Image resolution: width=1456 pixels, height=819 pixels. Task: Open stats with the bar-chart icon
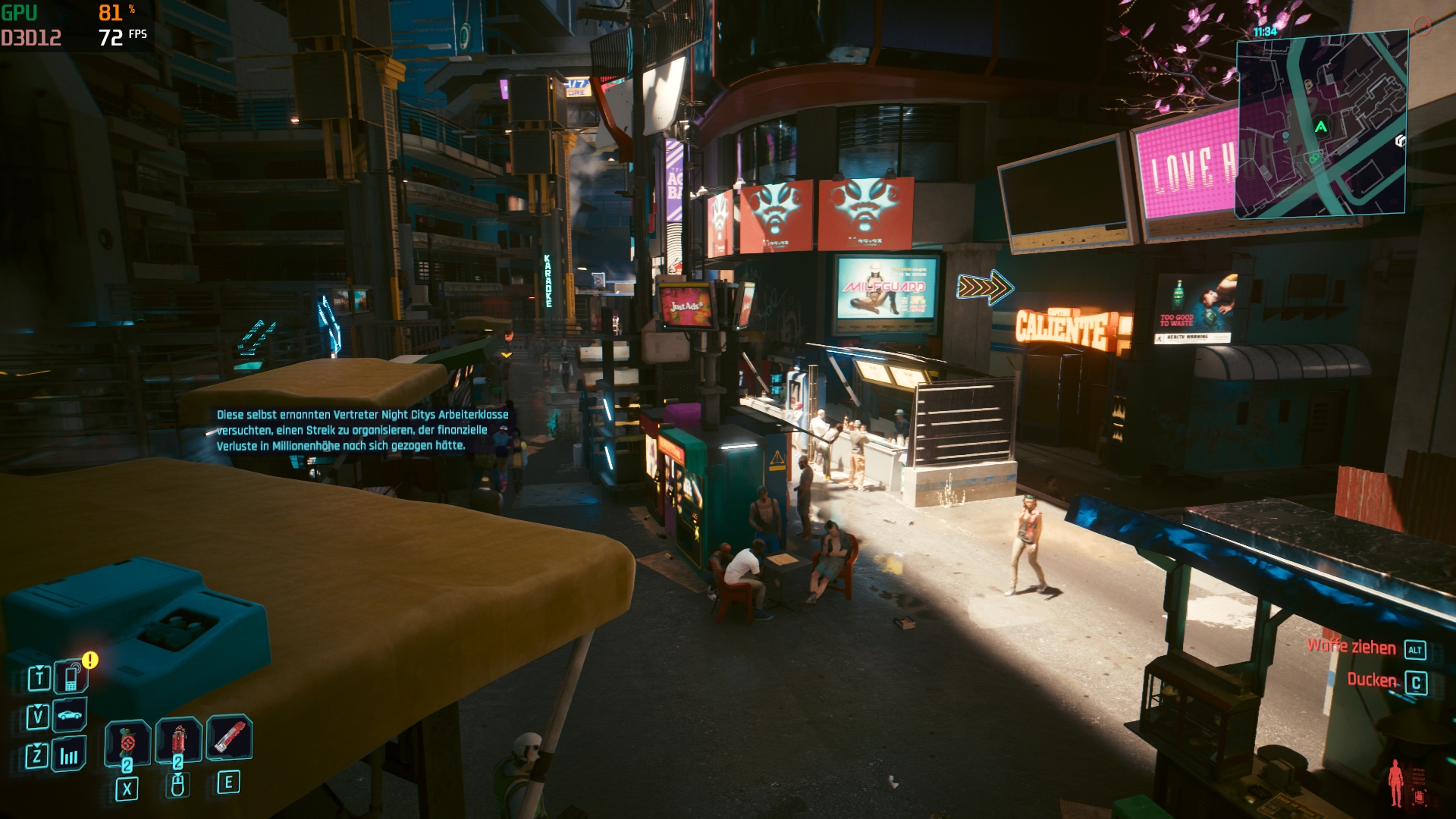(x=70, y=755)
